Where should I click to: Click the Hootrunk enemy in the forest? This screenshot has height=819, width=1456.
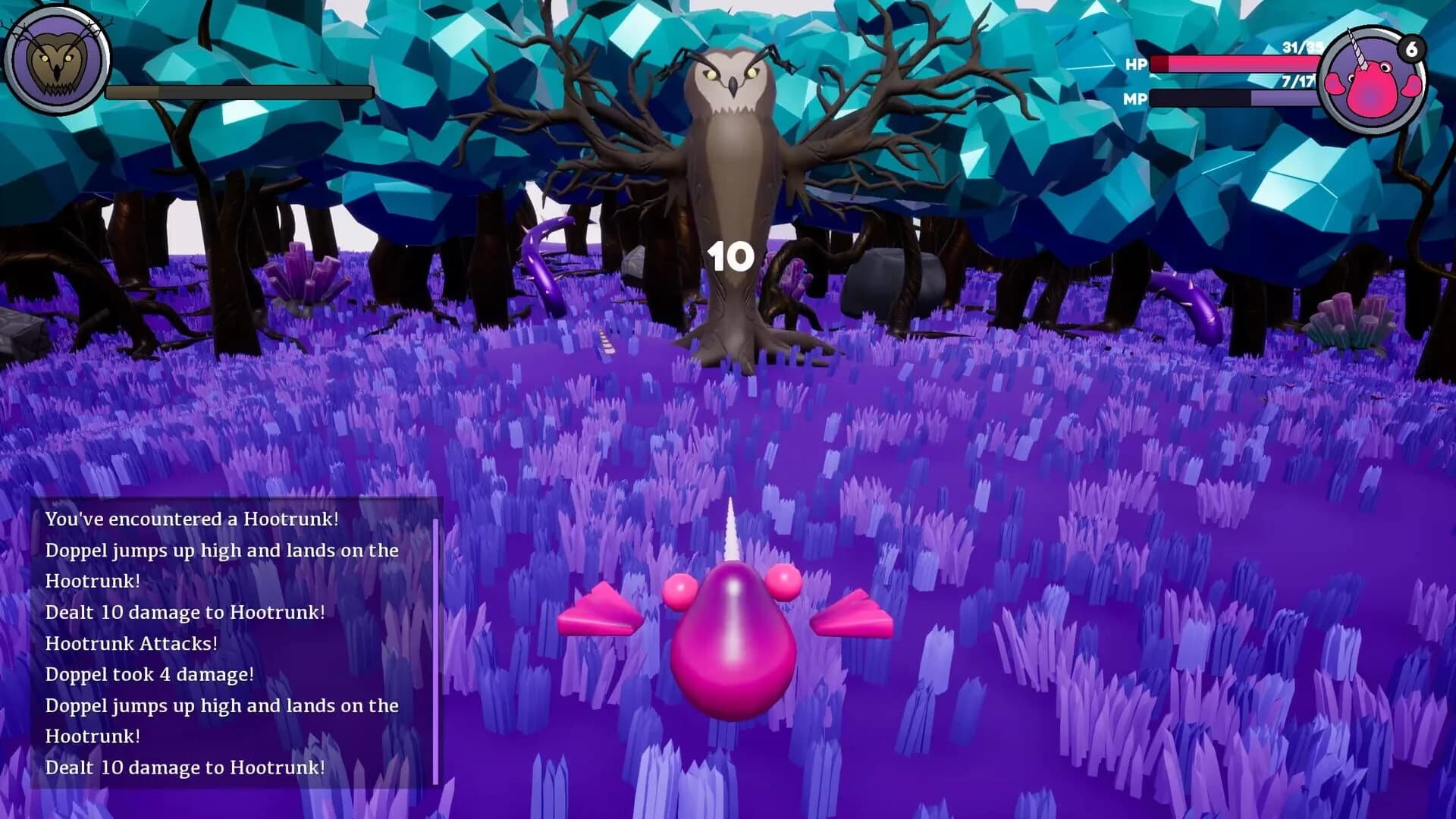coord(732,167)
